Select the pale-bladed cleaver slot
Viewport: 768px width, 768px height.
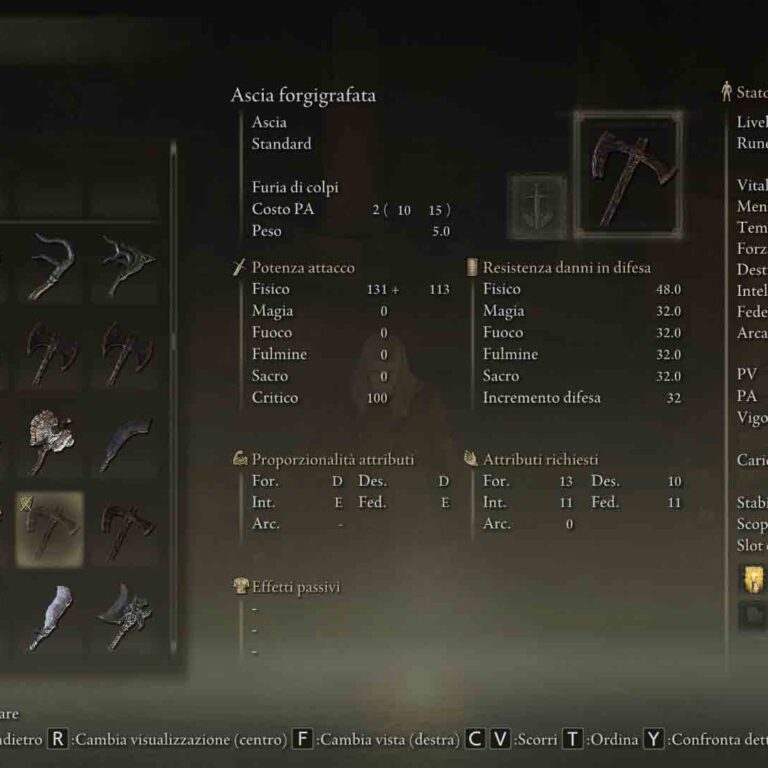click(x=50, y=617)
